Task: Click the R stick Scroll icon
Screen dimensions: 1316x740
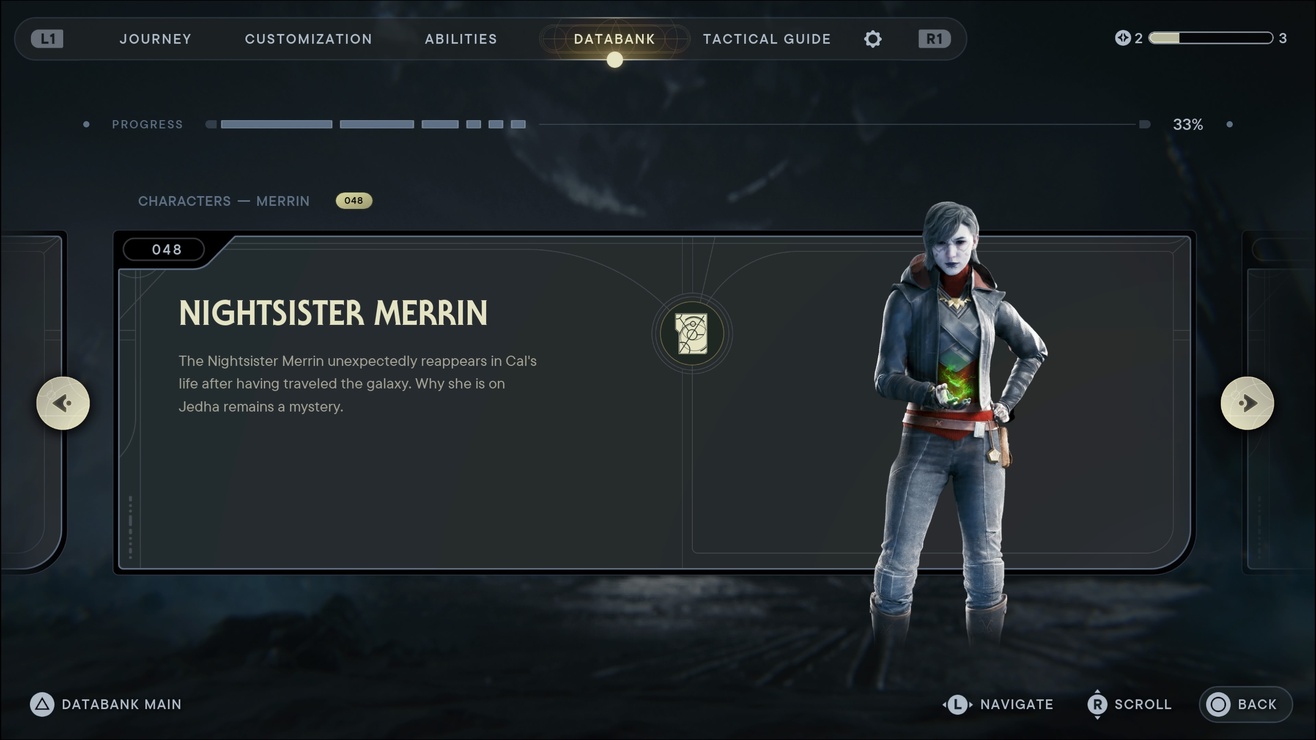Action: (1096, 704)
